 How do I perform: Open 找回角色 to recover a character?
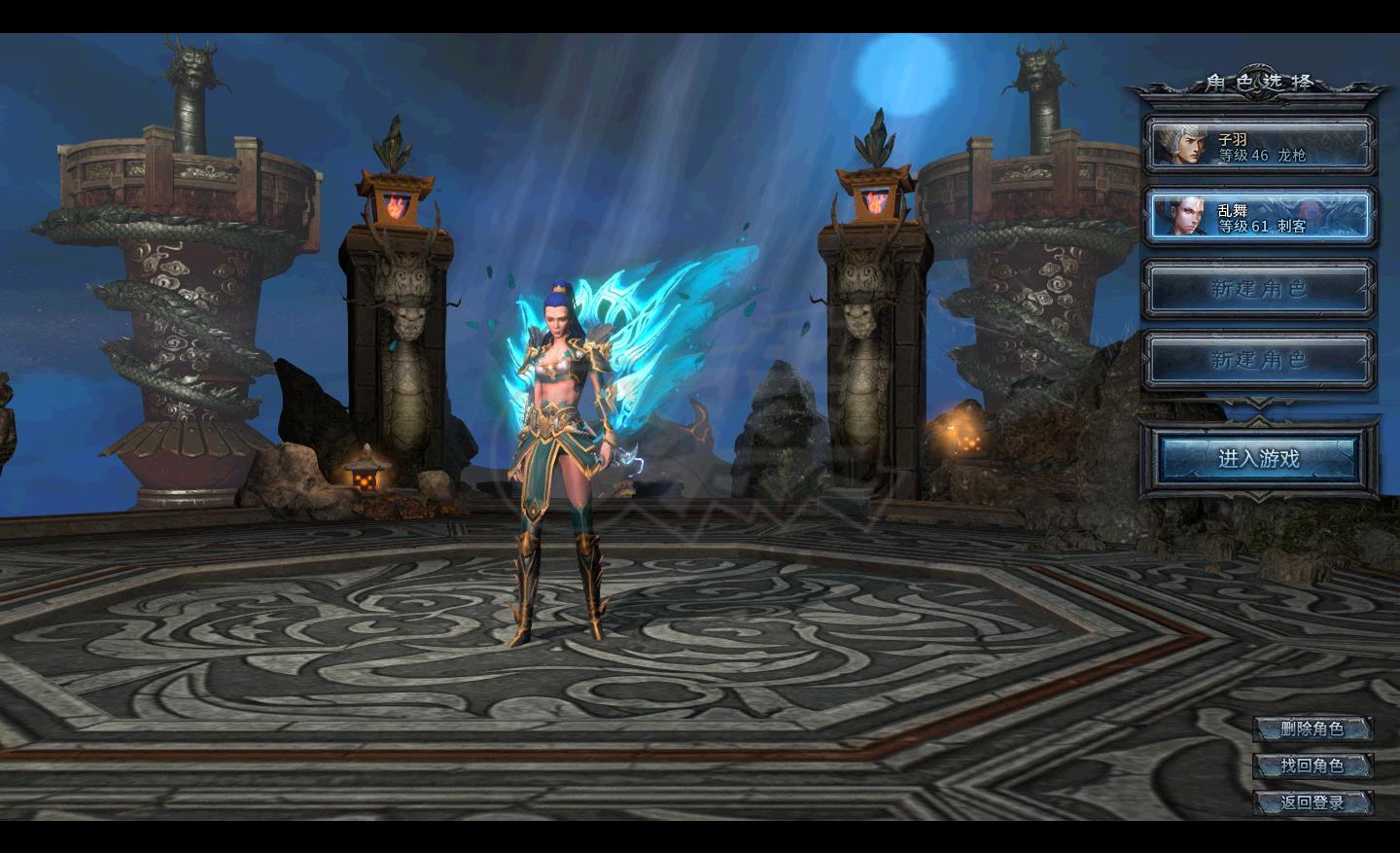click(x=1312, y=765)
